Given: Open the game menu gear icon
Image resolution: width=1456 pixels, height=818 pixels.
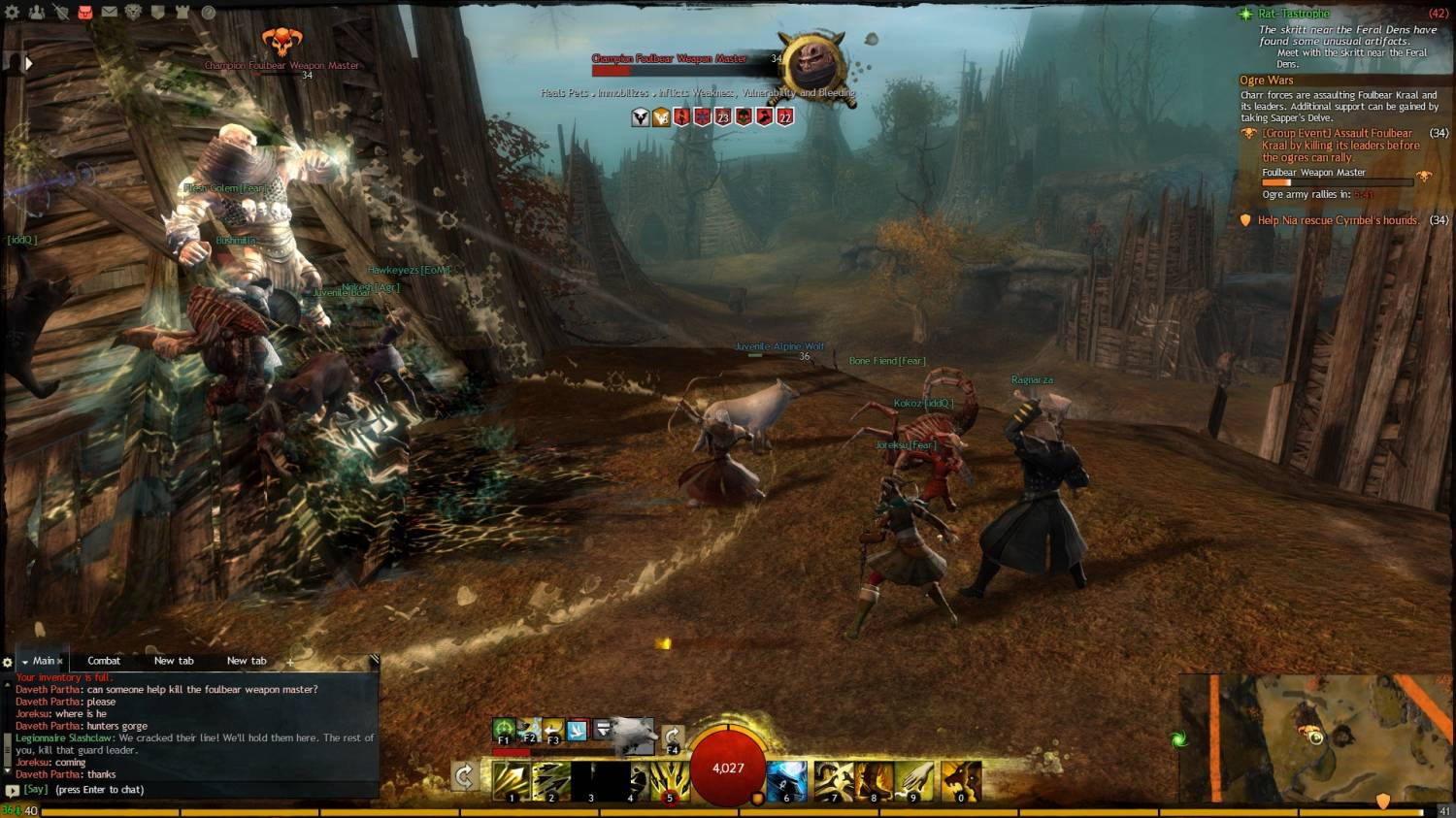Looking at the screenshot, I should pos(12,13).
